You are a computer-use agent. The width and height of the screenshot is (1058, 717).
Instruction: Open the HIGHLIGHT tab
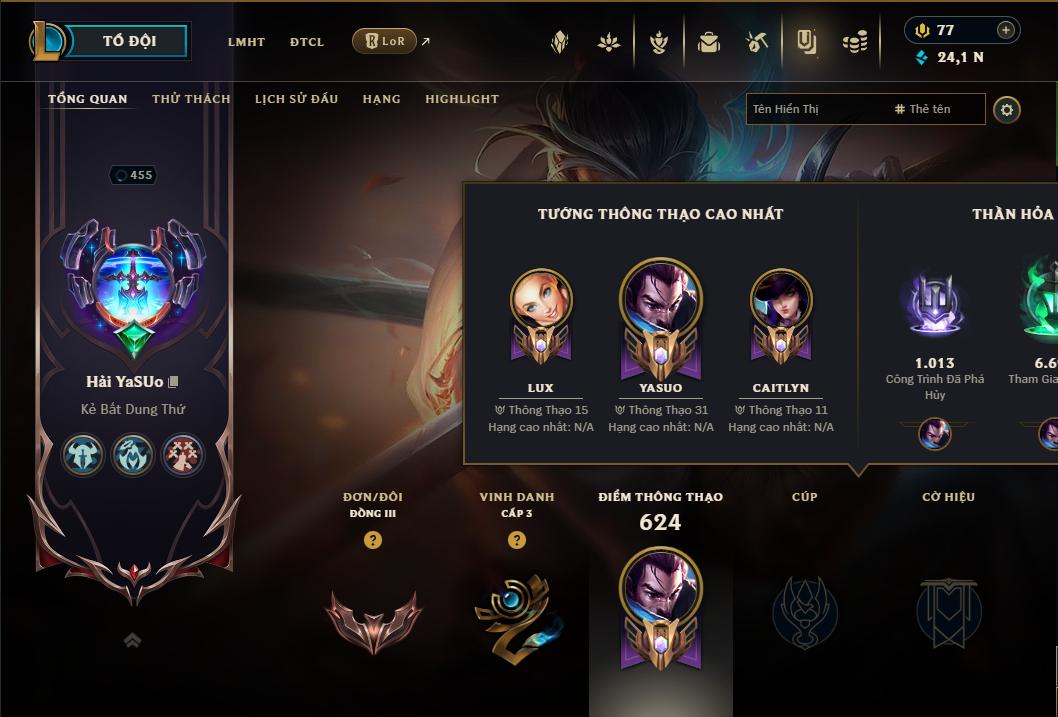click(x=461, y=99)
